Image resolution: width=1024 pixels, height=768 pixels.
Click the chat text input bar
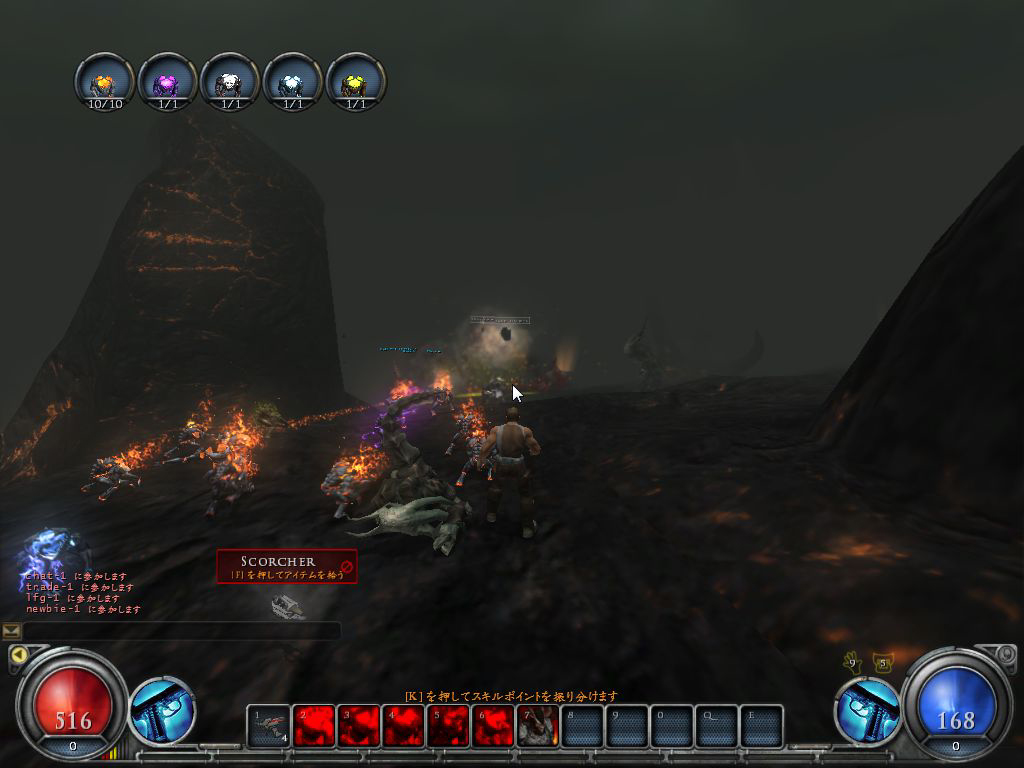click(182, 630)
